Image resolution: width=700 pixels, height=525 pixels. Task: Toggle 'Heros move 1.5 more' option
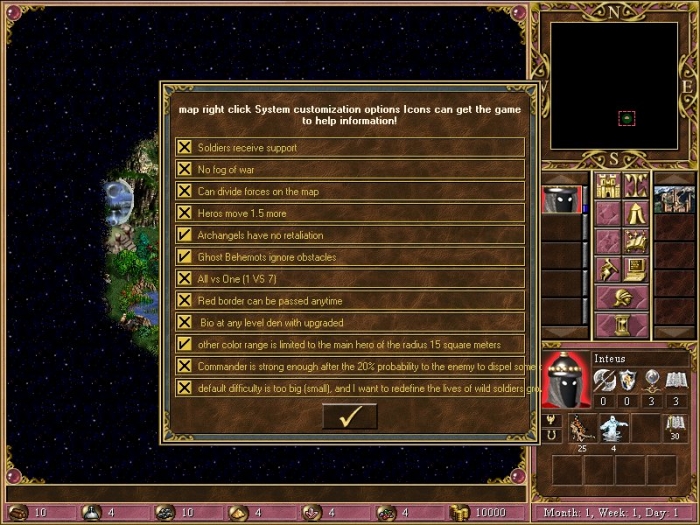[x=185, y=213]
